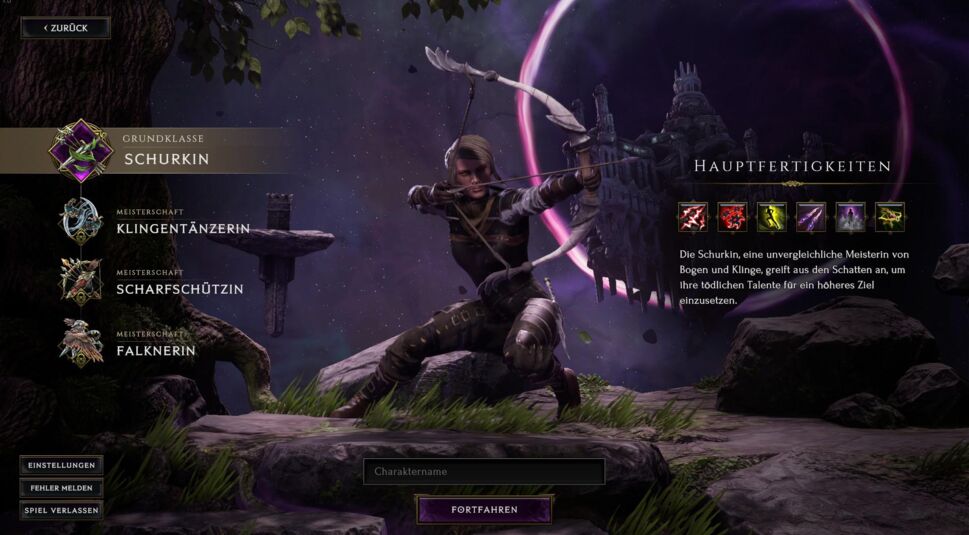Choose the Klingentänzerin mastery
Screen dimensions: 969x535
point(182,229)
